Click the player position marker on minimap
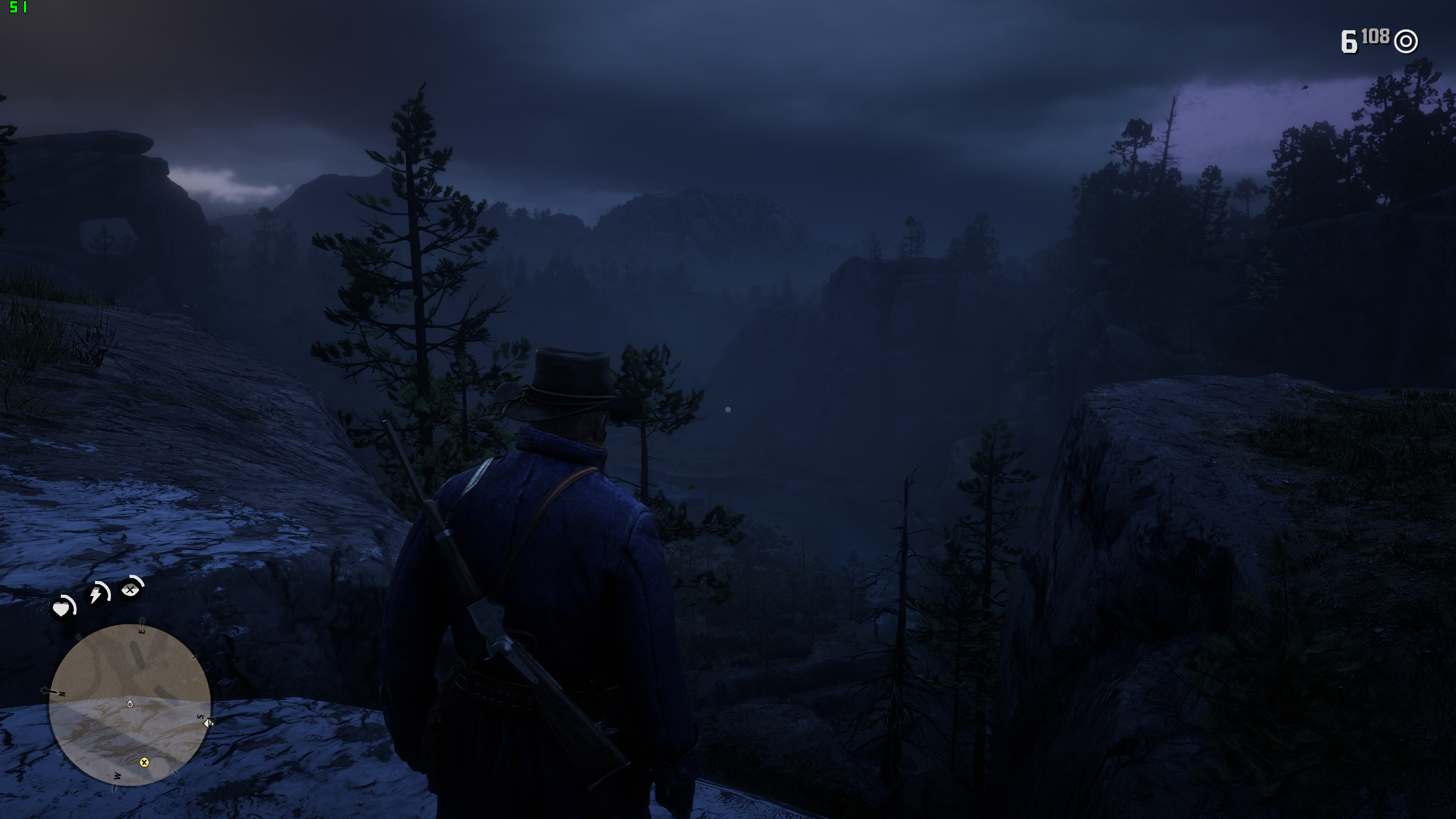The width and height of the screenshot is (1456, 819). tap(130, 704)
